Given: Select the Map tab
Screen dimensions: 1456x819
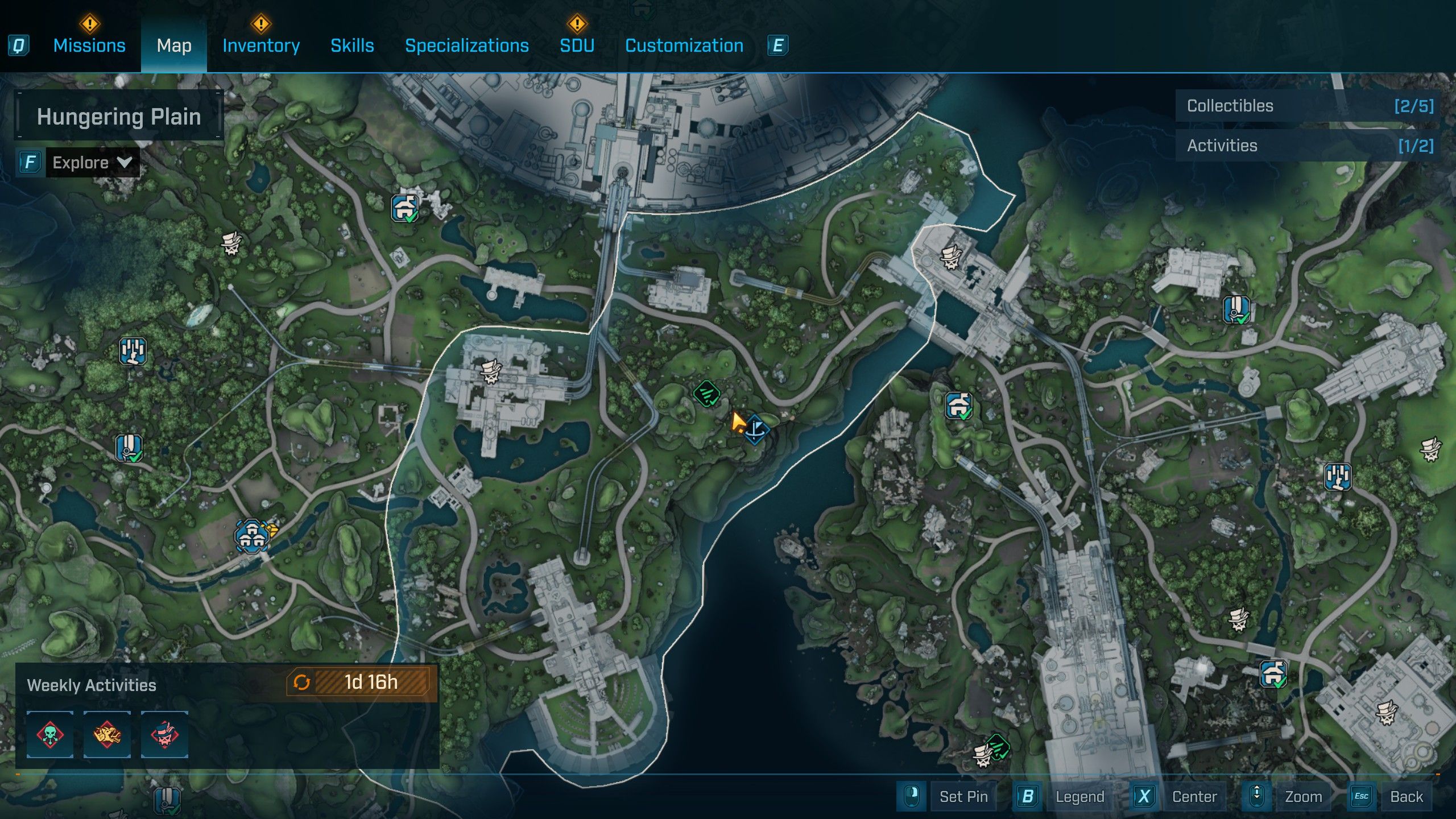Looking at the screenshot, I should tap(174, 45).
